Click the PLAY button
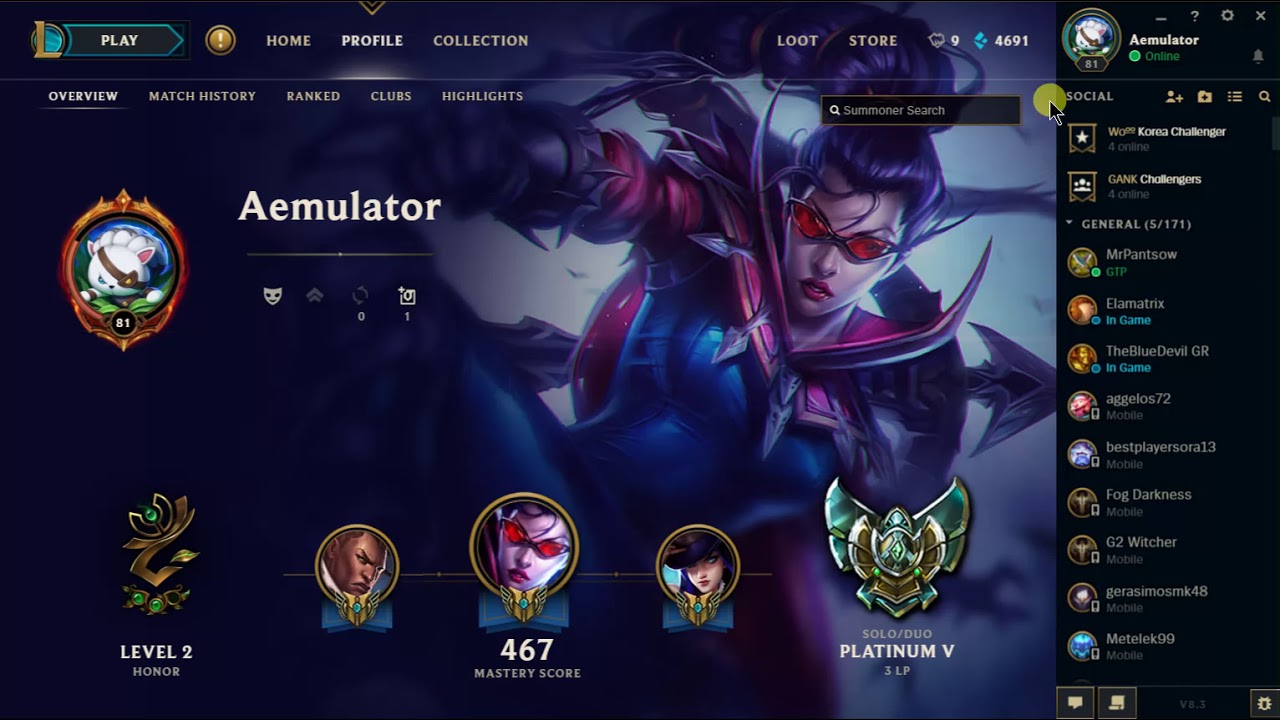Screen dimensions: 1280x720 pyautogui.click(x=119, y=40)
